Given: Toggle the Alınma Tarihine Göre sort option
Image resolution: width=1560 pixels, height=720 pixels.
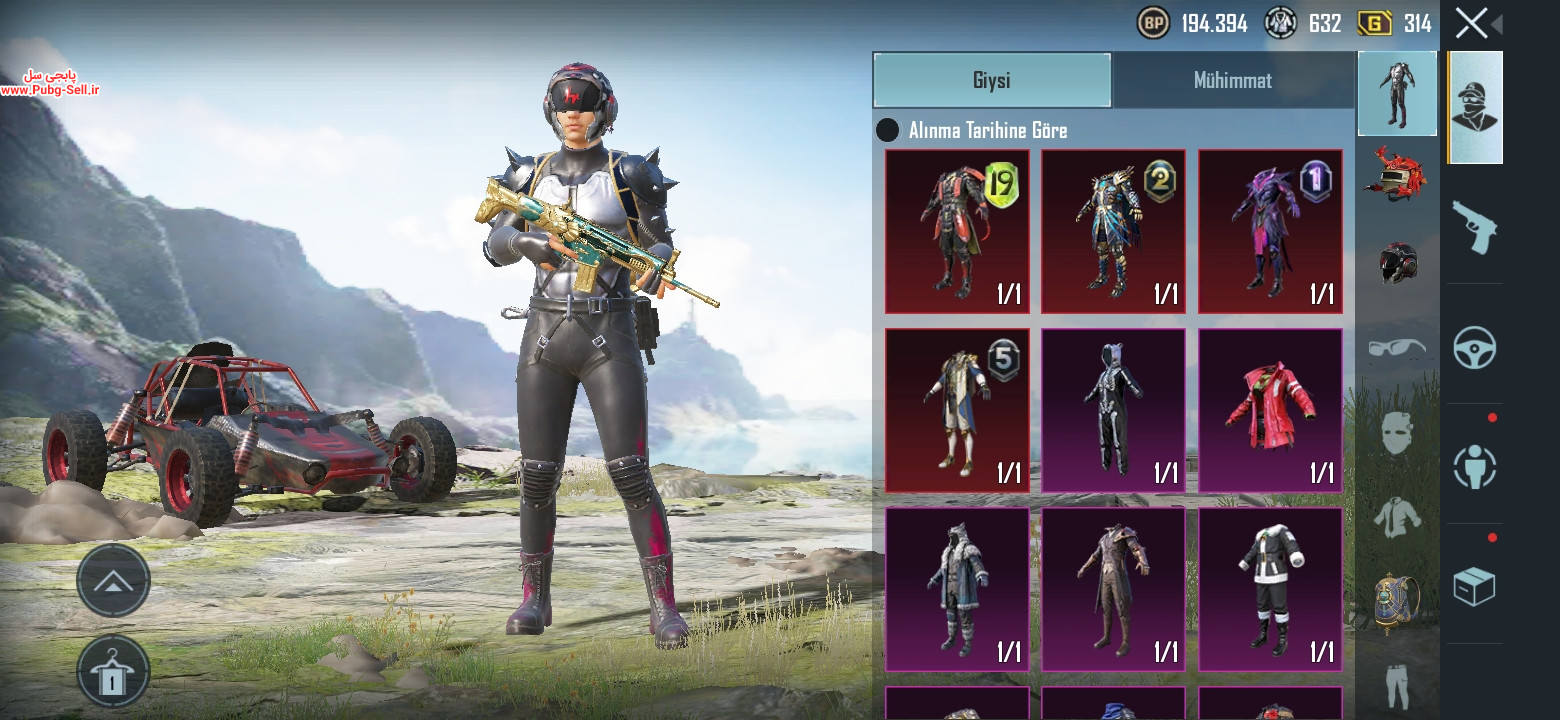Looking at the screenshot, I should point(887,130).
